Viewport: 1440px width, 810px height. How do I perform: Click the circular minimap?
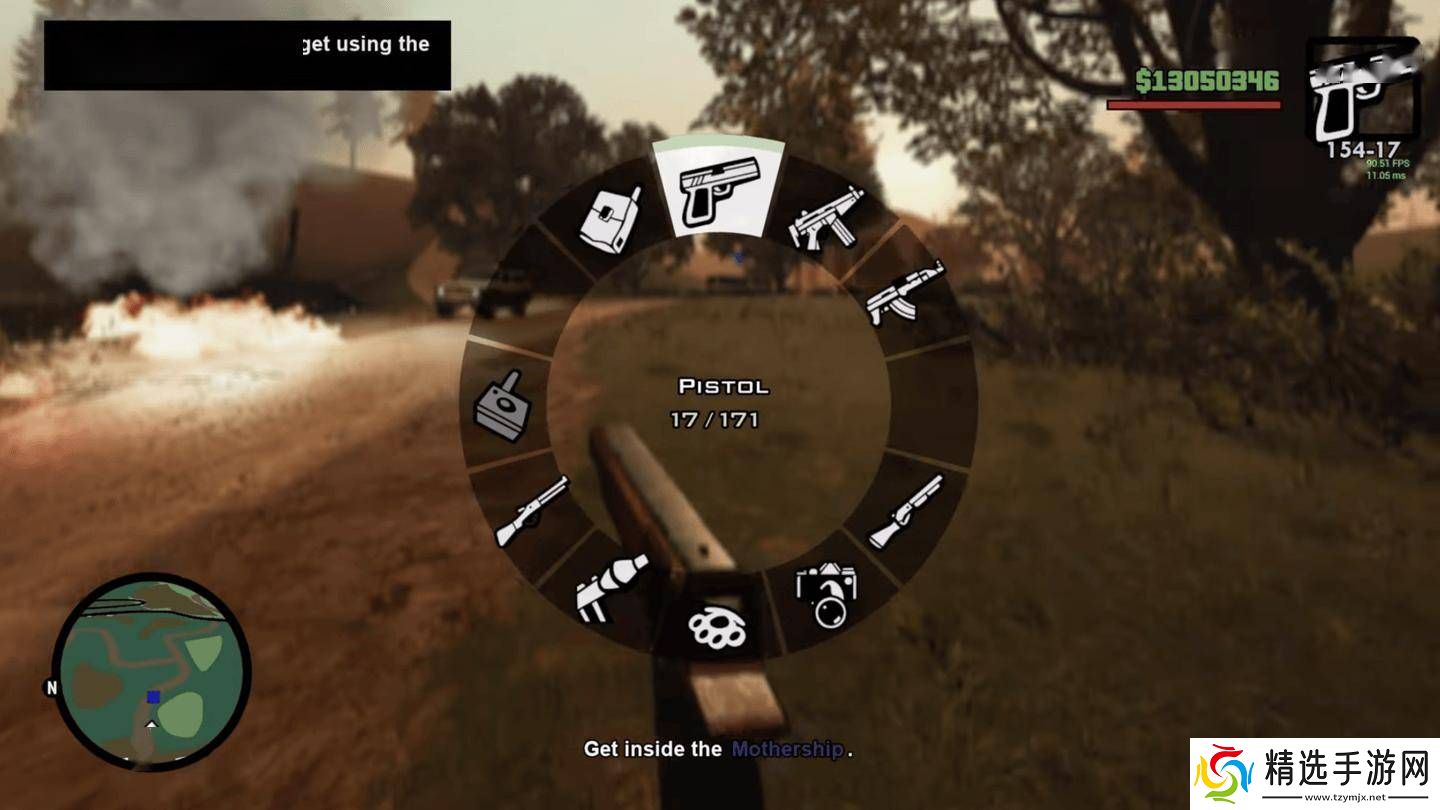(151, 671)
